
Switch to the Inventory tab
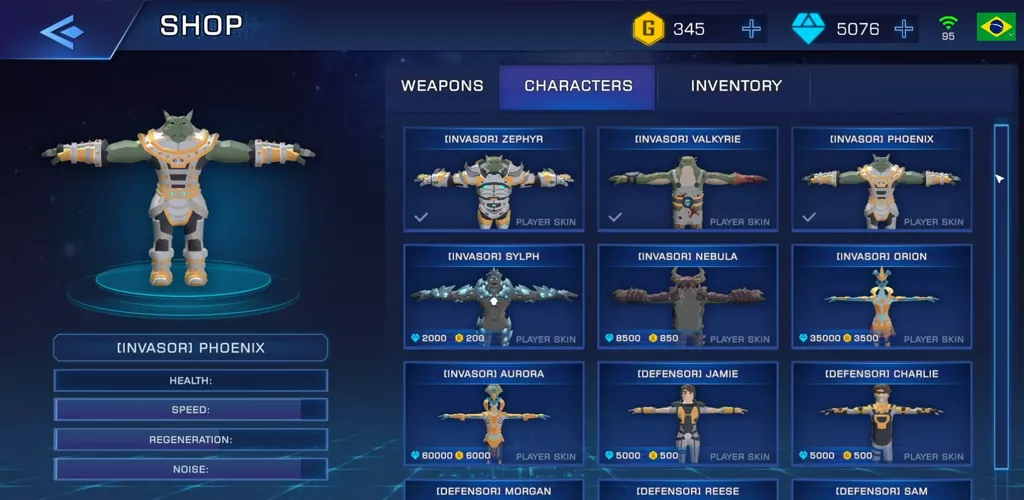pyautogui.click(x=736, y=86)
